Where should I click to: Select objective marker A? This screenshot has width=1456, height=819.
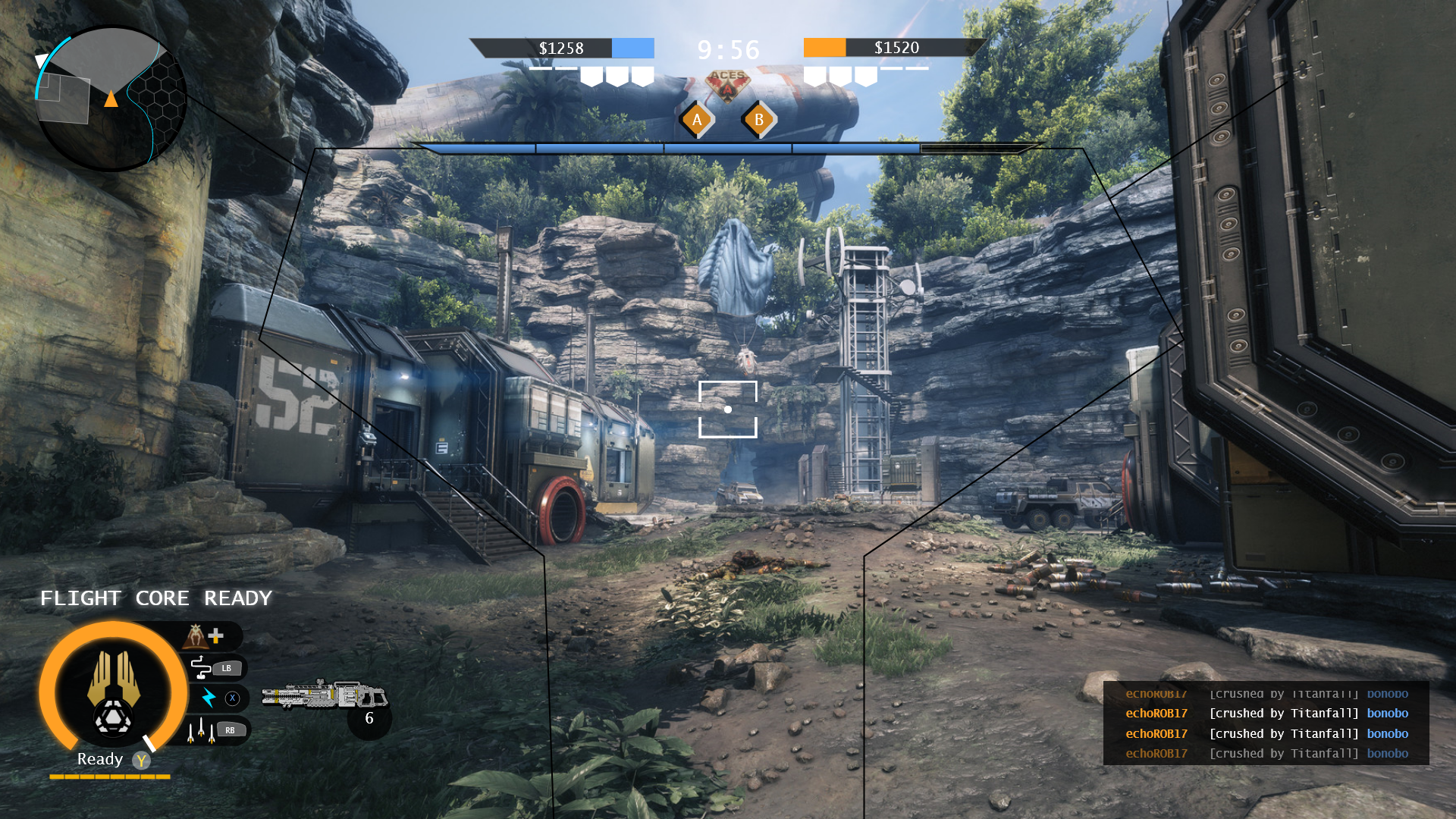click(697, 120)
